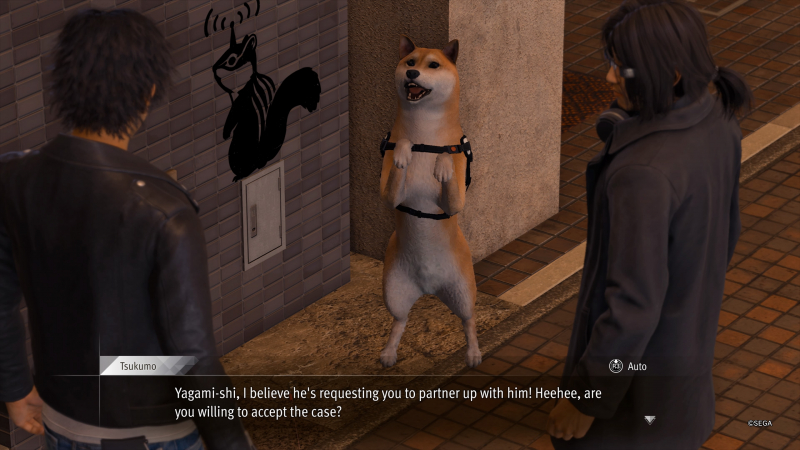Toggle the Auto dialogue advance option
This screenshot has height=450, width=800.
click(x=626, y=367)
